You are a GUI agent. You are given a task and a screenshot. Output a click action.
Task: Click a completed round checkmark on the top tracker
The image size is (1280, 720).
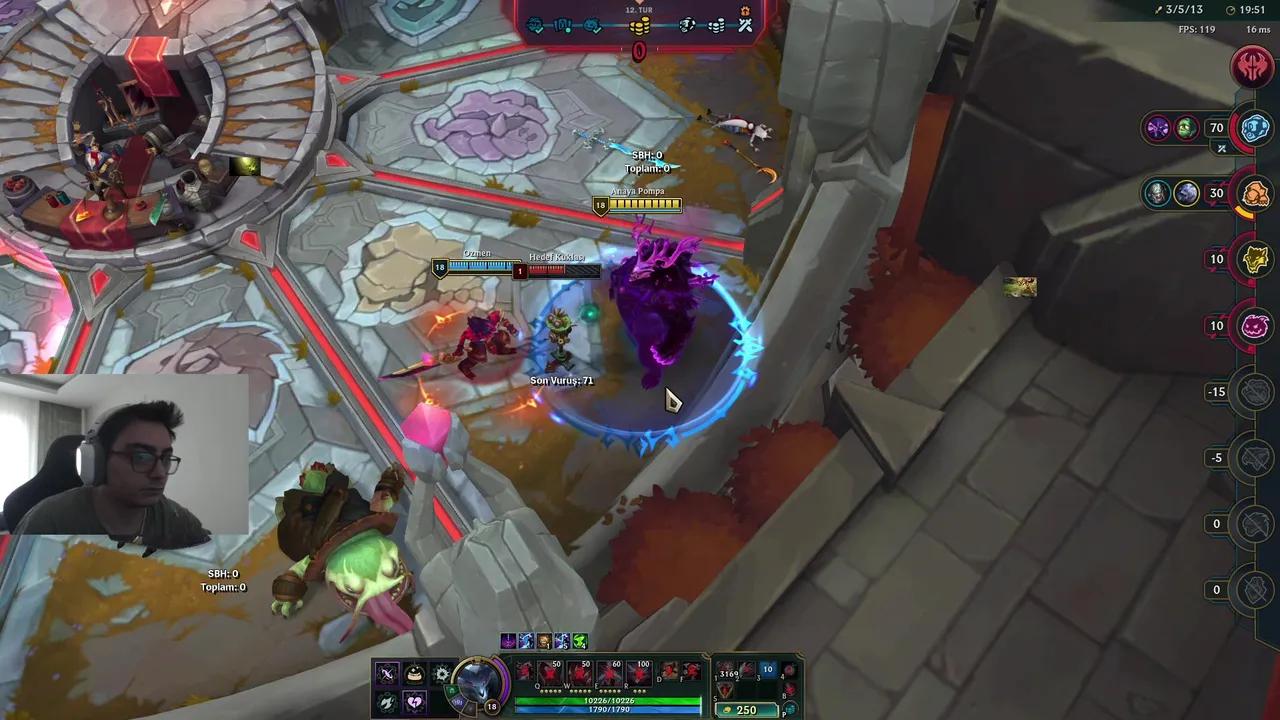point(536,26)
